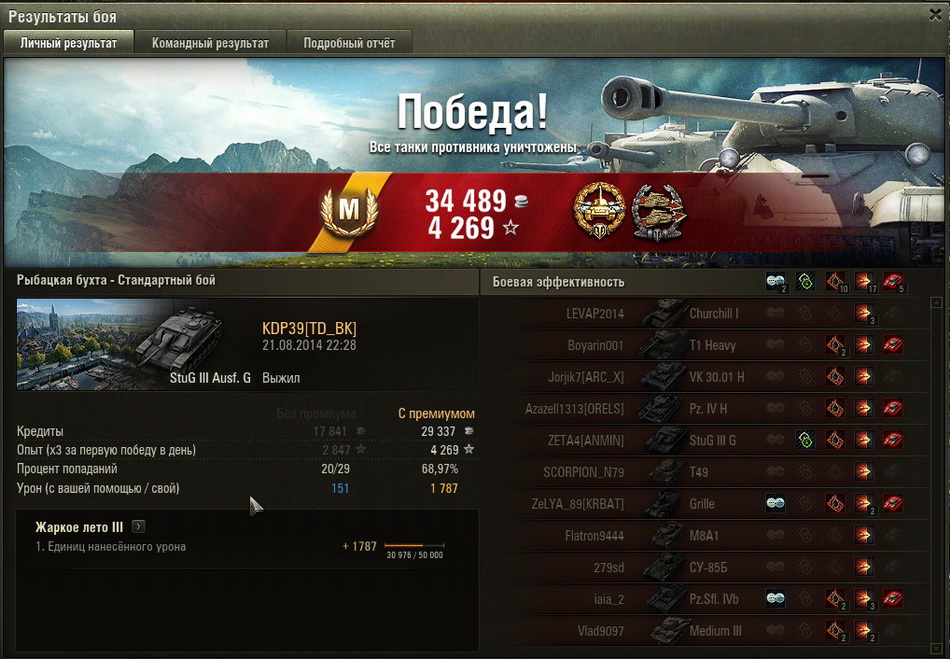Switch to the Личный результат tab
This screenshot has height=659, width=950.
[x=69, y=43]
